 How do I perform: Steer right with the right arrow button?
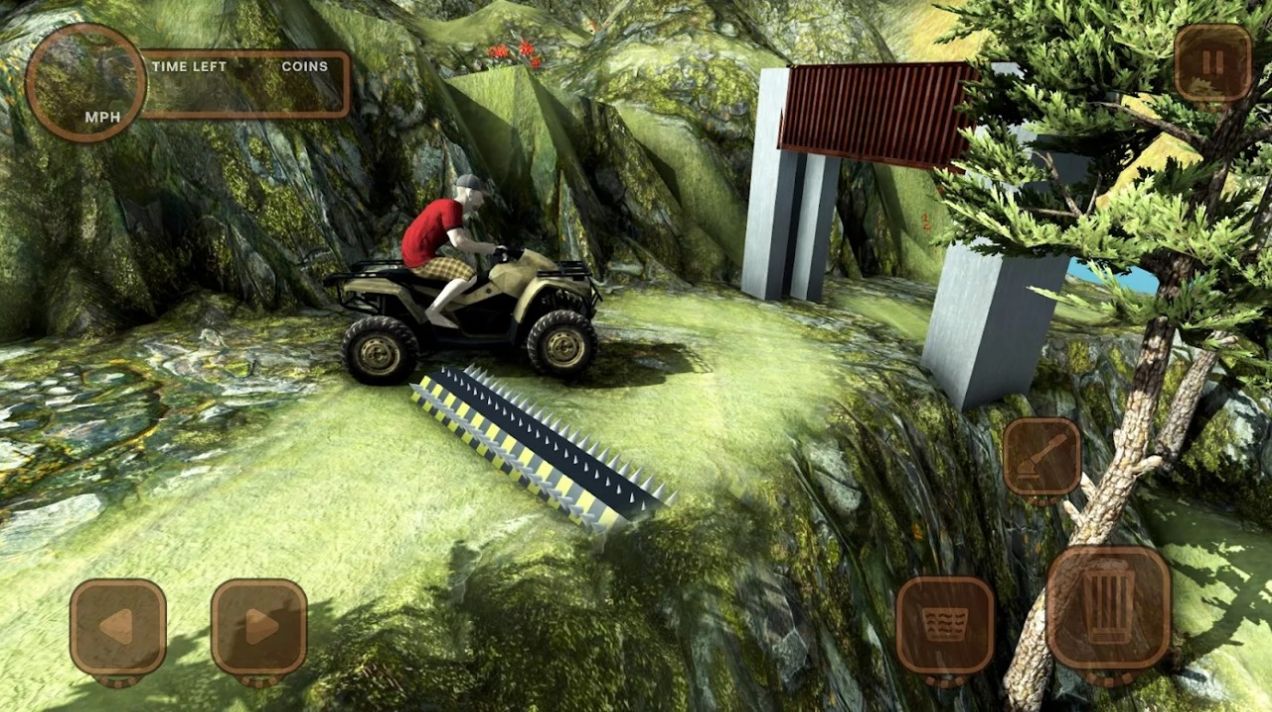(259, 627)
